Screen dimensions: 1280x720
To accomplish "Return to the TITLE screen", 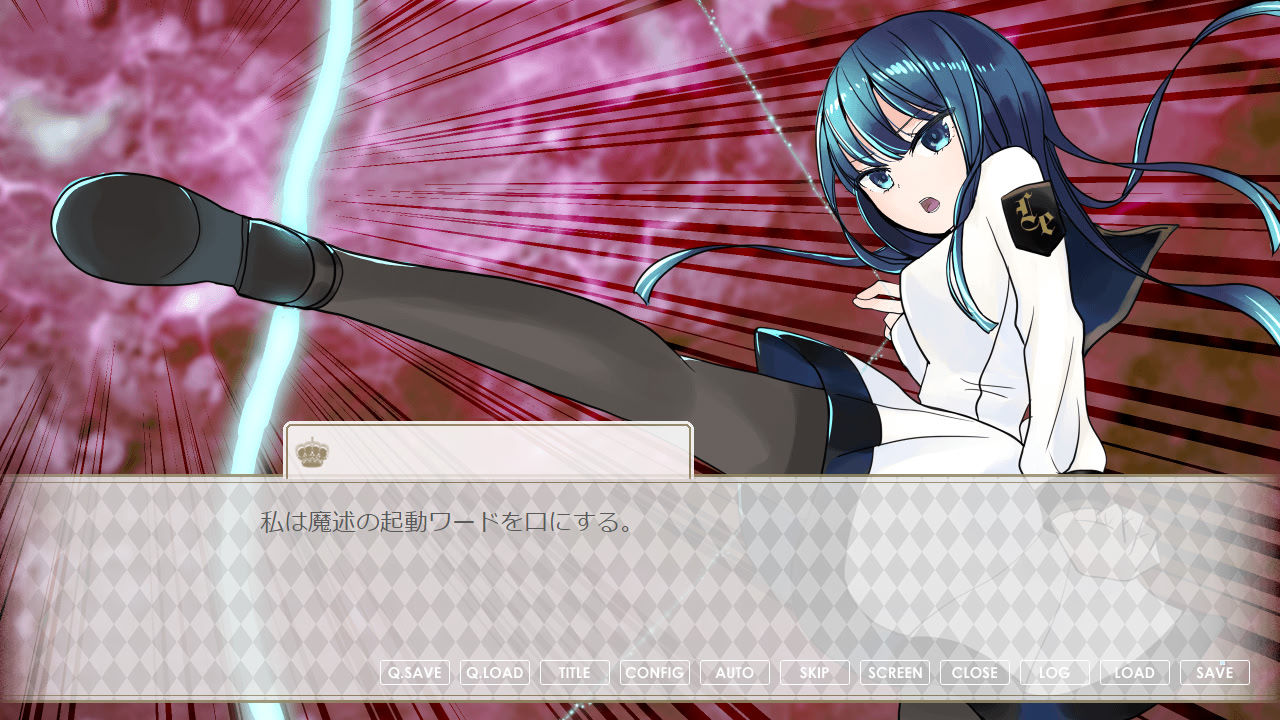I will (574, 672).
